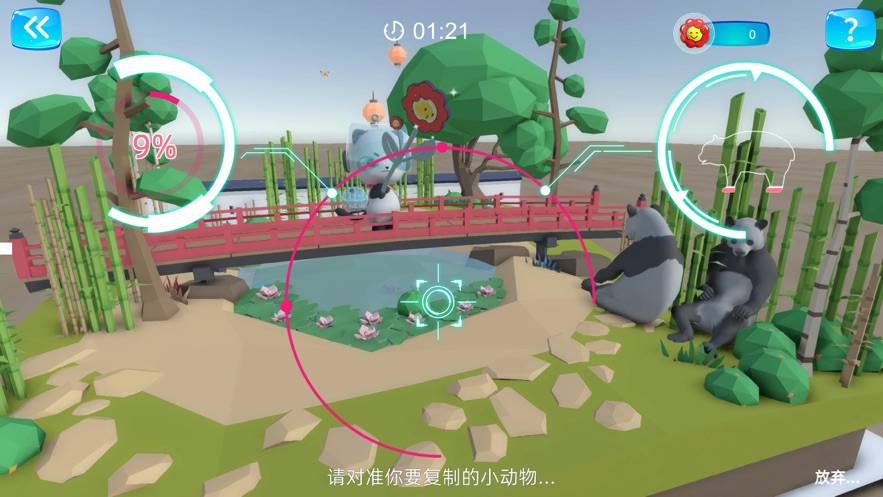Tap the 放弃 give up button

point(836,477)
